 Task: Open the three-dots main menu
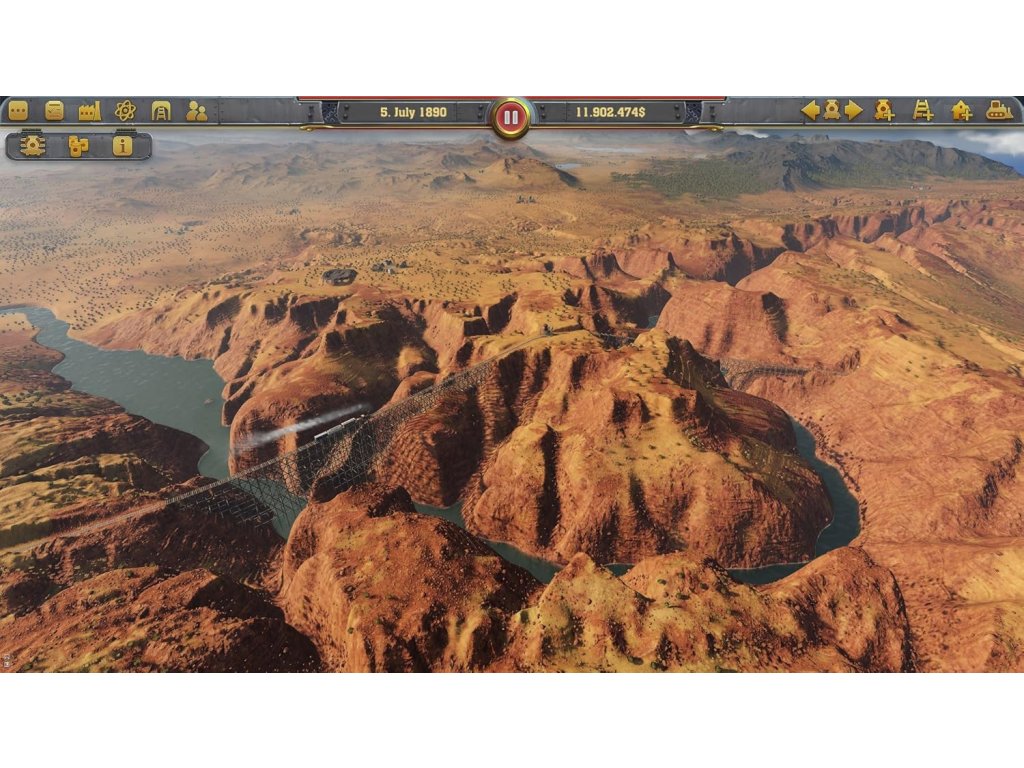tap(18, 111)
